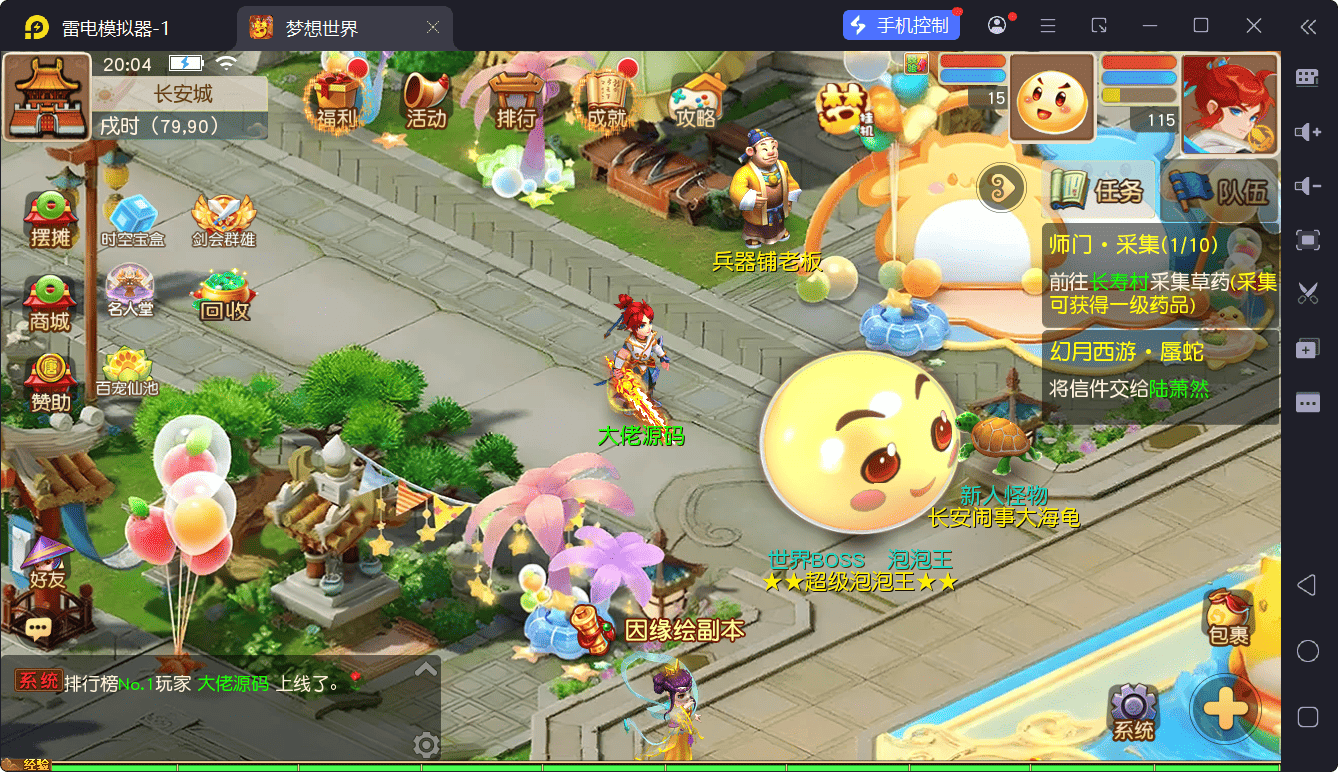Open the 成就 achievements scroll
The image size is (1338, 772).
(606, 100)
